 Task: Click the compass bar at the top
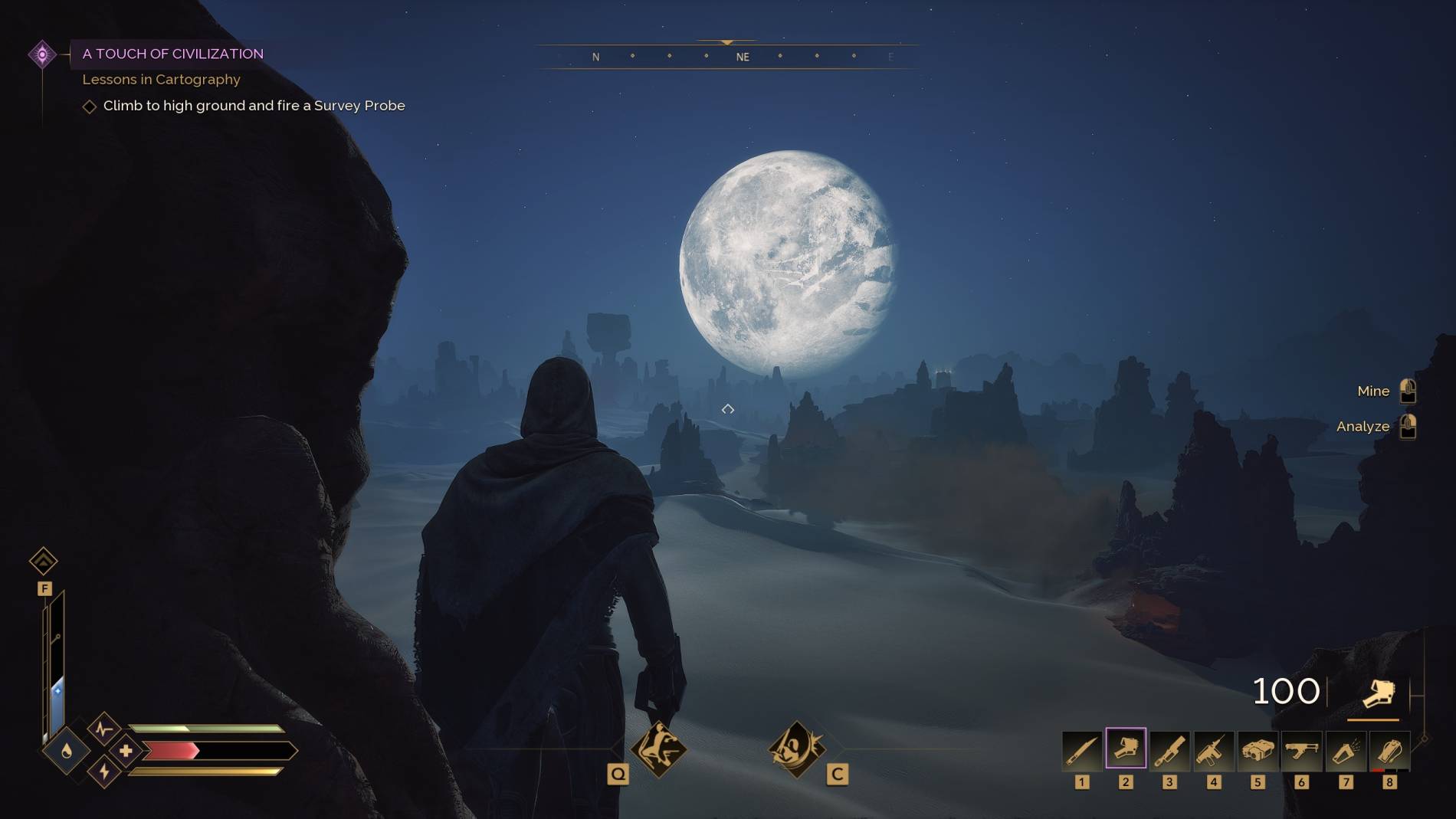coord(727,57)
